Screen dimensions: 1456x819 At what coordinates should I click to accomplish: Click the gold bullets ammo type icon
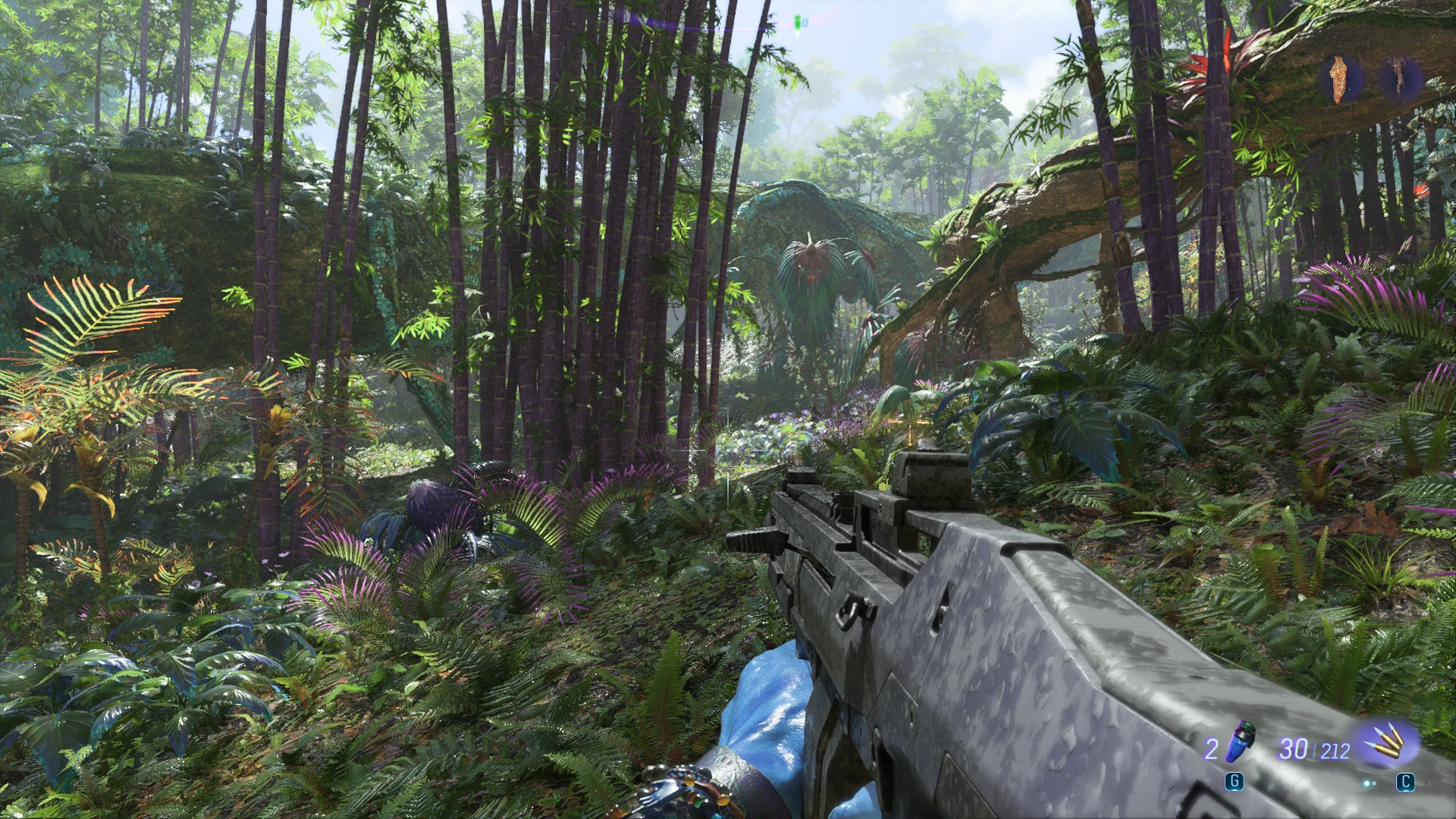pyautogui.click(x=1386, y=748)
